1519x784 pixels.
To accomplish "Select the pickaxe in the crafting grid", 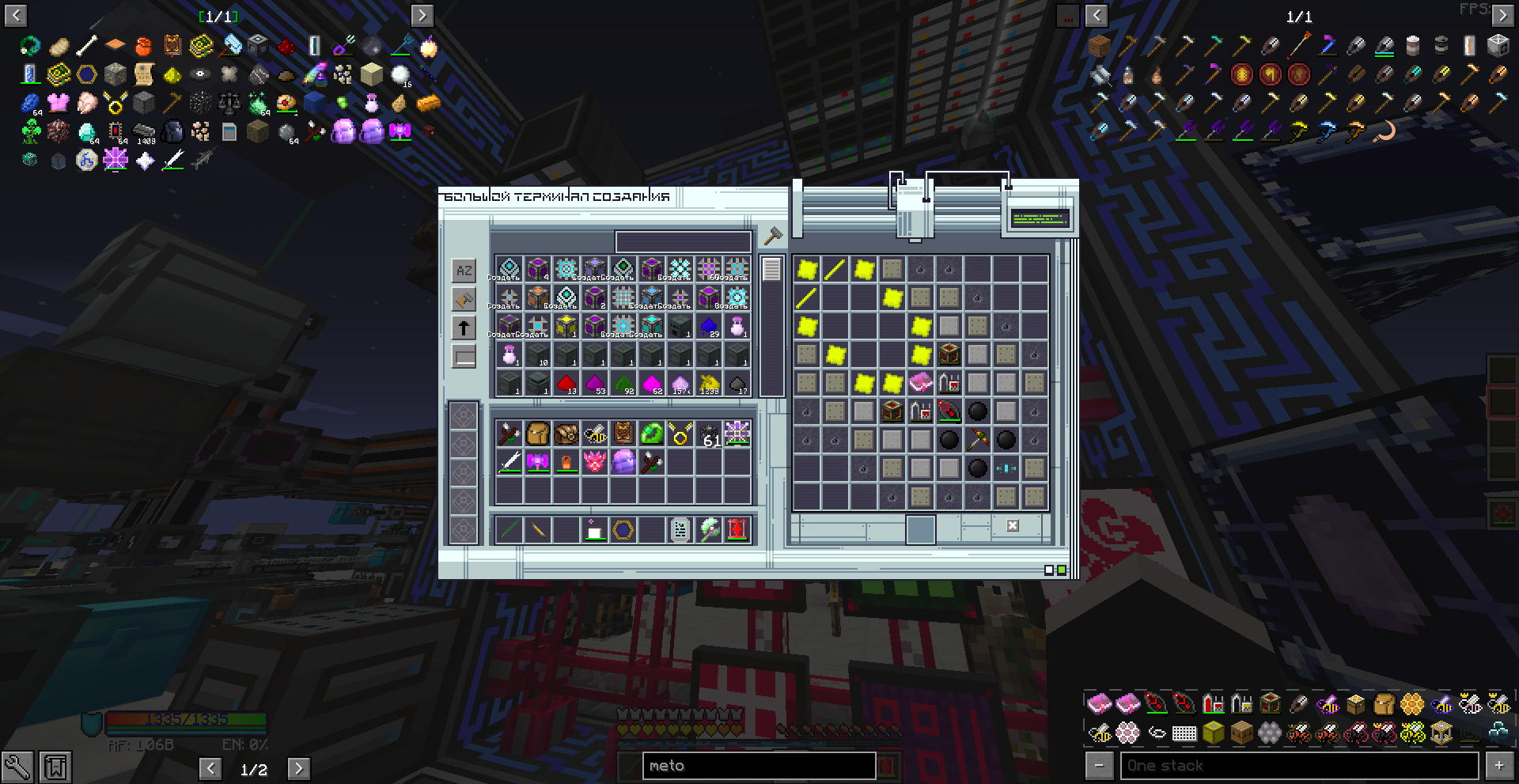I will (x=977, y=440).
